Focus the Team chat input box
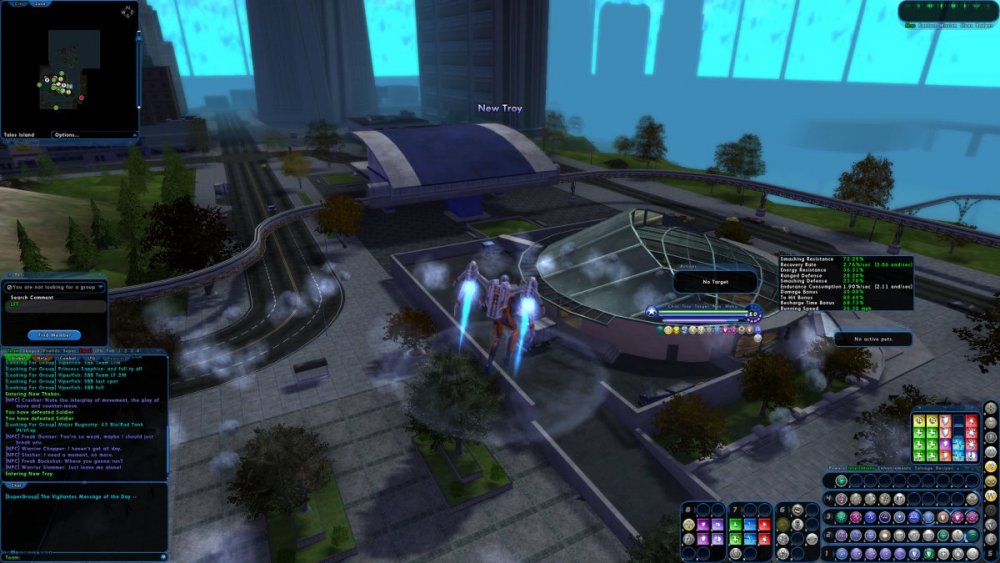This screenshot has width=1000, height=563. point(80,556)
